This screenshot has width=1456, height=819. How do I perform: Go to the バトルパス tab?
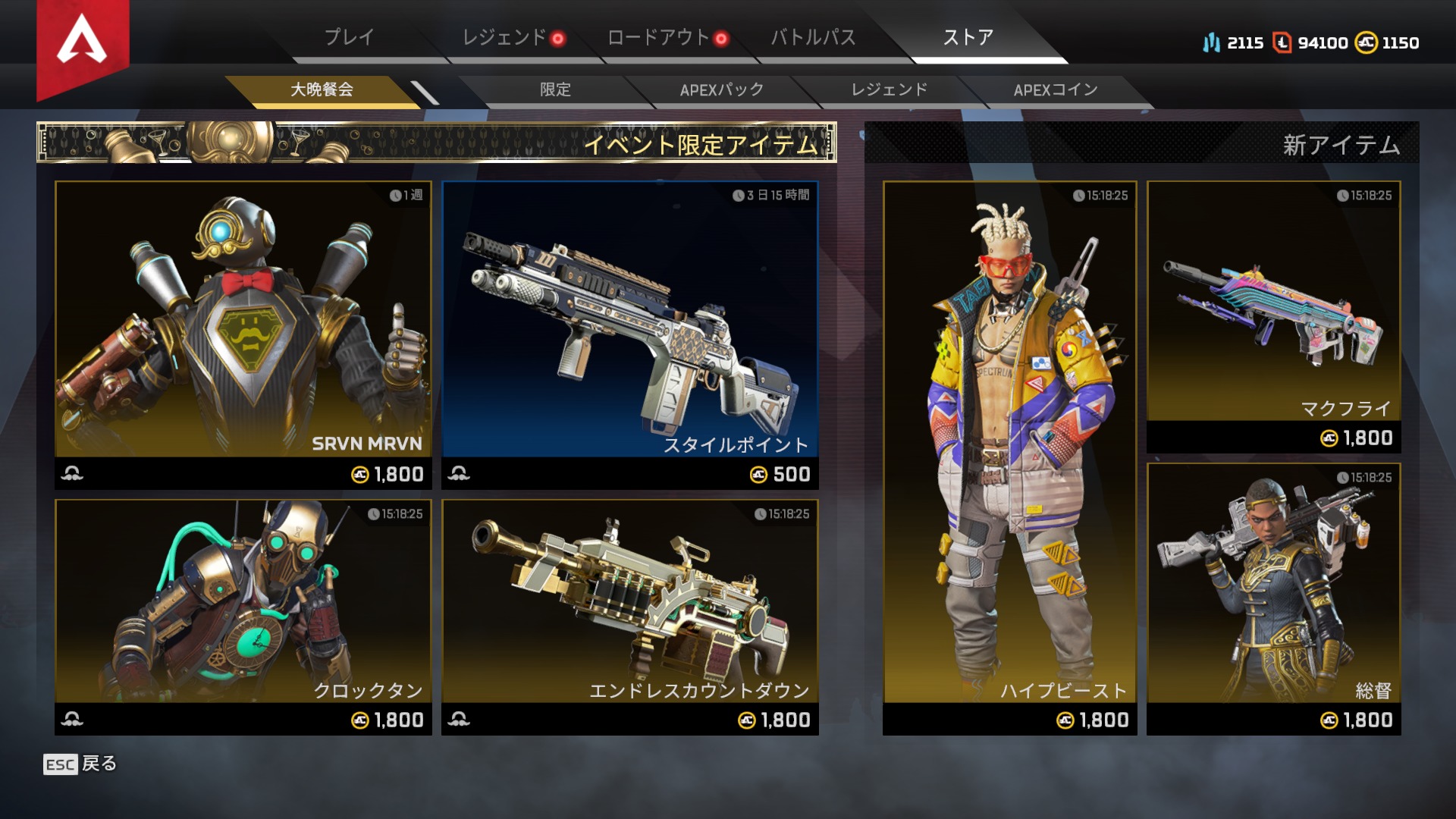(x=813, y=37)
